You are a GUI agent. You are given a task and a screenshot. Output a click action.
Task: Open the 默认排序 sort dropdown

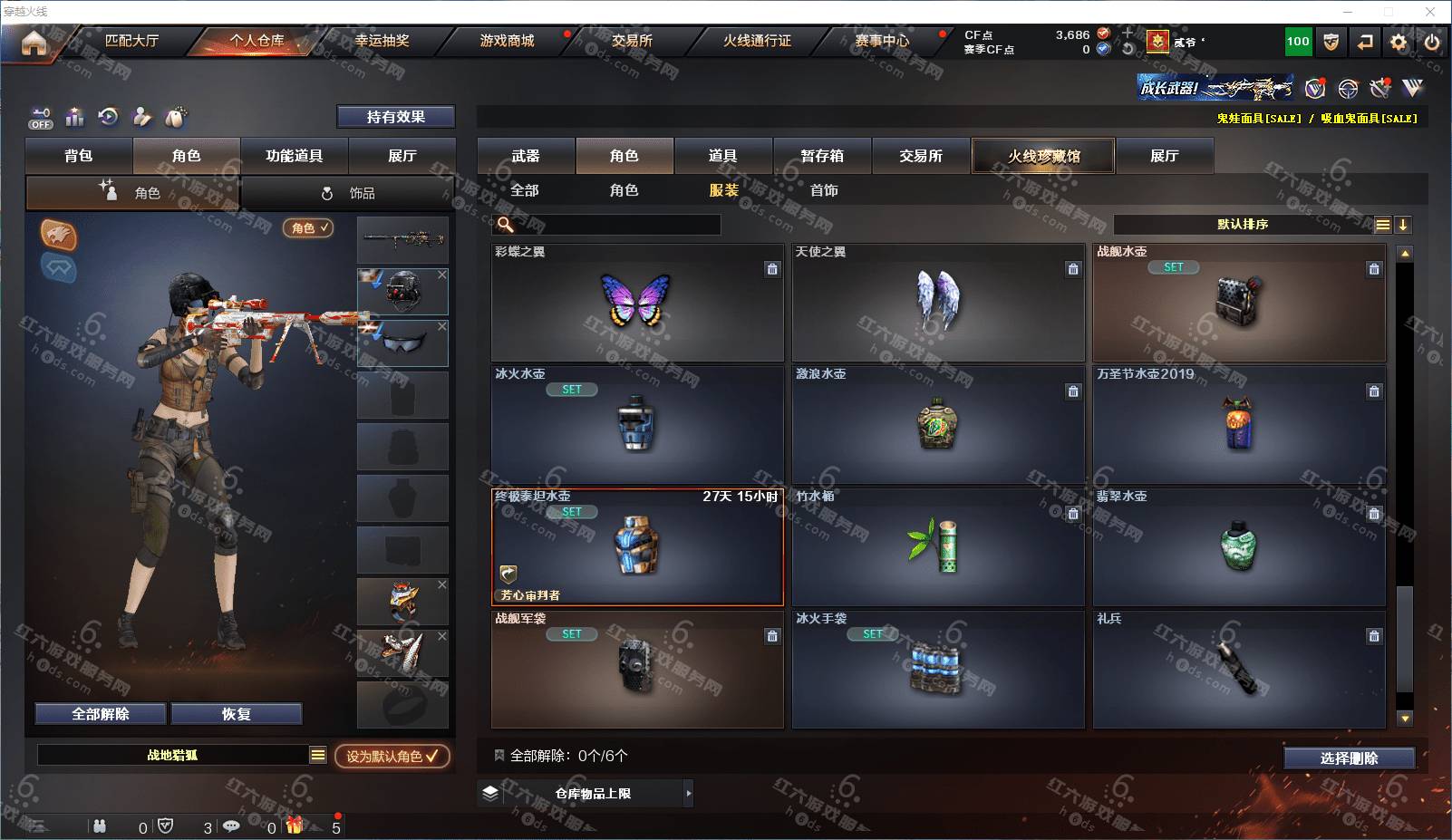click(1243, 225)
